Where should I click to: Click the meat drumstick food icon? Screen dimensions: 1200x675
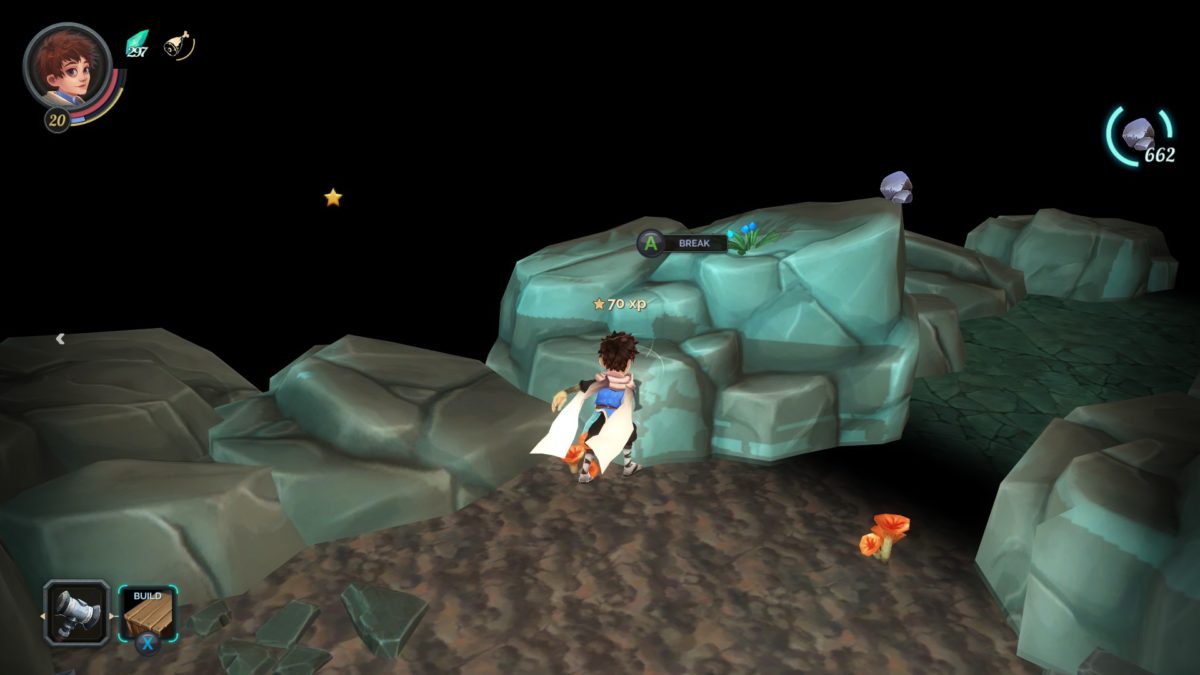178,45
